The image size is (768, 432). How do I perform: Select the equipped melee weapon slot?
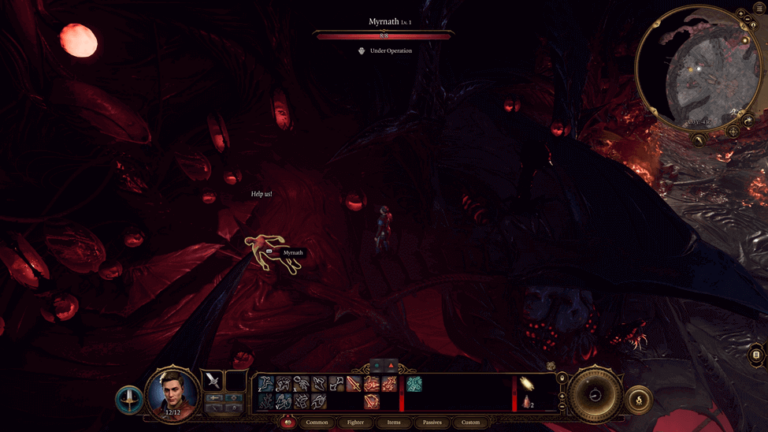pyautogui.click(x=213, y=380)
